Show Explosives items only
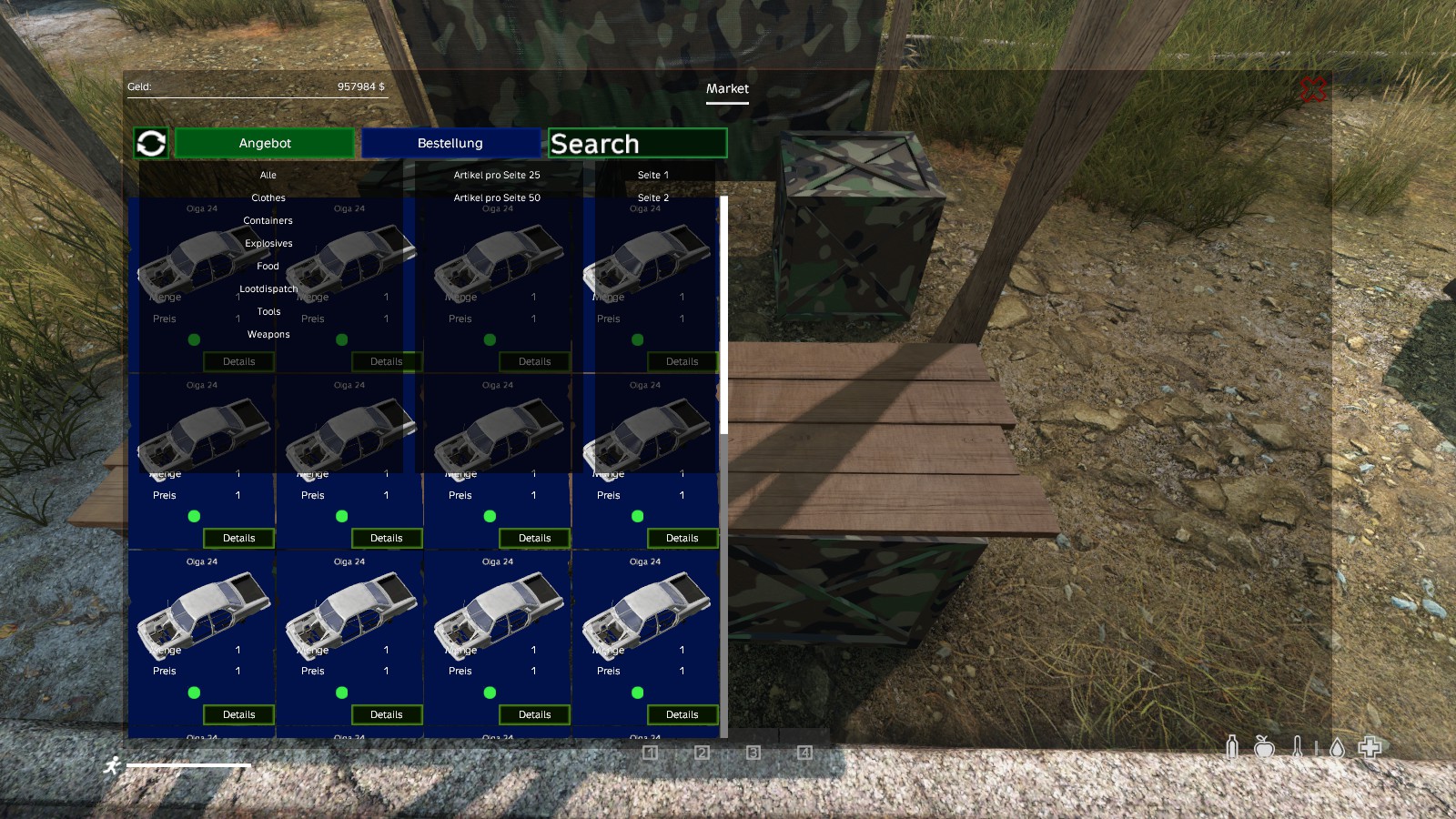 click(x=268, y=243)
